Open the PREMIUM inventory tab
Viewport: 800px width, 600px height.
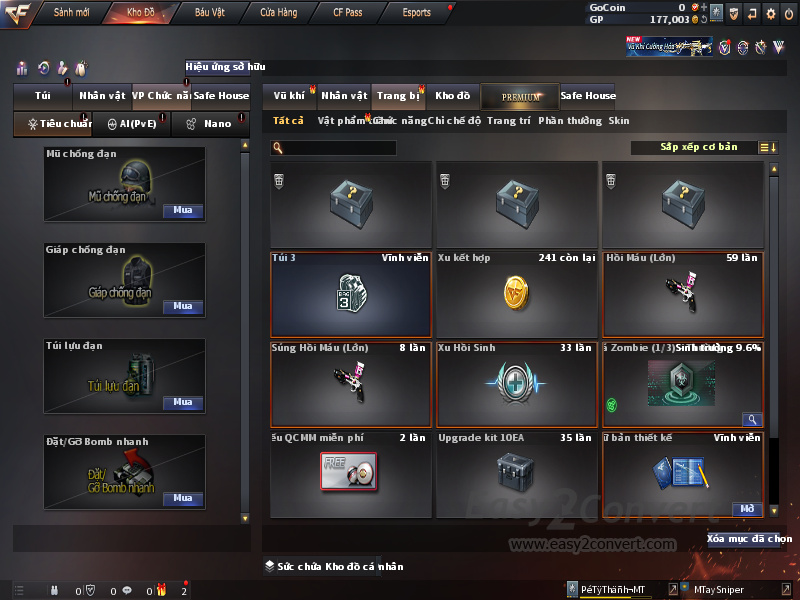[x=519, y=96]
